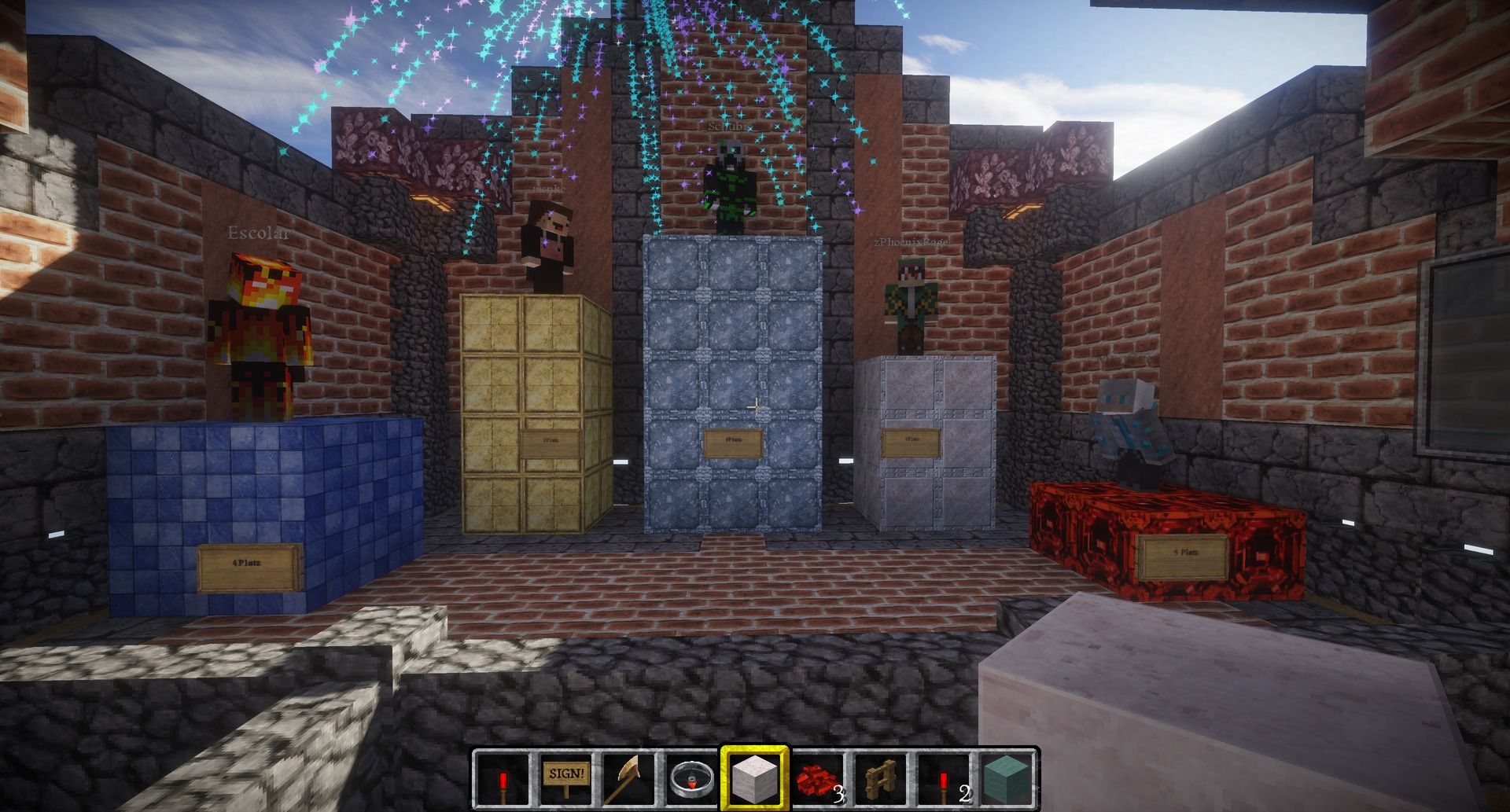Select the compass hotbar slot
The width and height of the screenshot is (1510, 812).
(691, 778)
